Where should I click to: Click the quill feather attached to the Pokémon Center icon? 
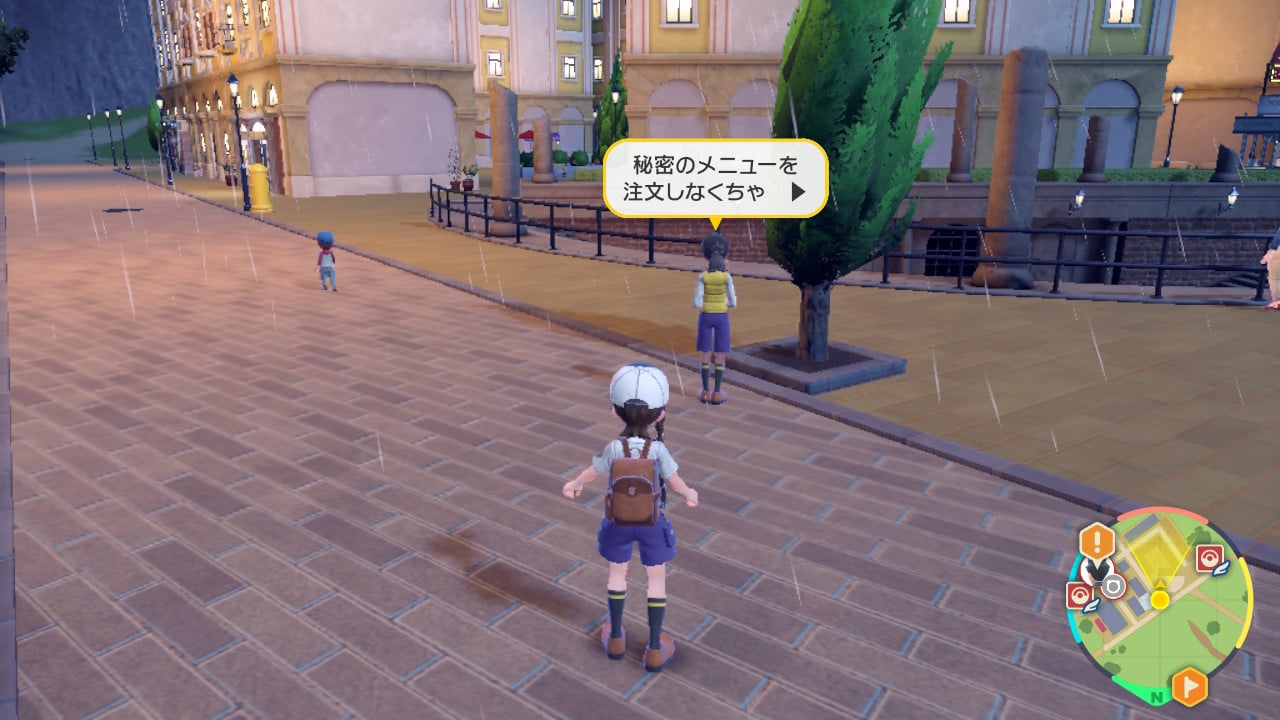click(1219, 569)
